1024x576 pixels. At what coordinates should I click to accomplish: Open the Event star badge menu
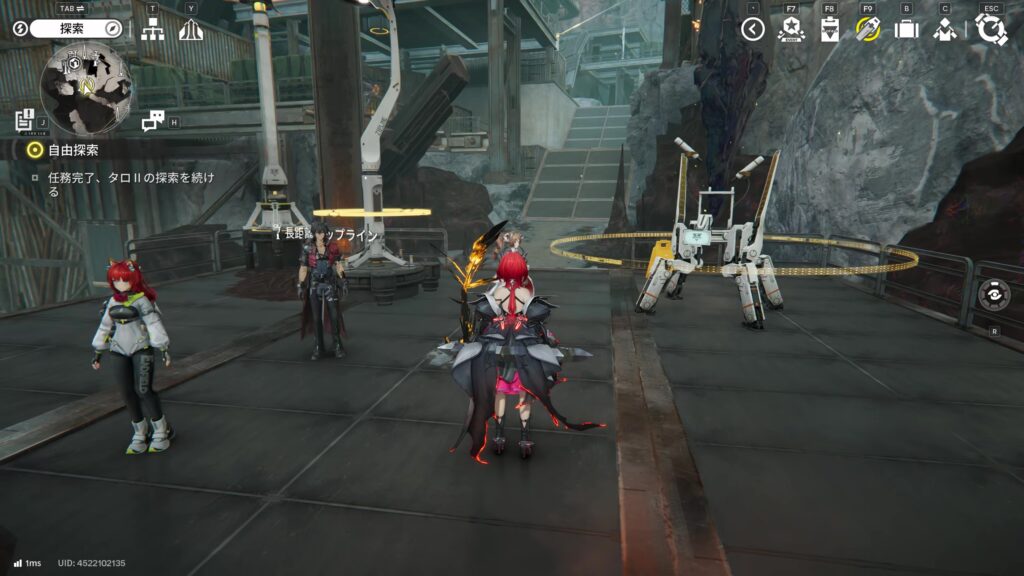(x=791, y=29)
